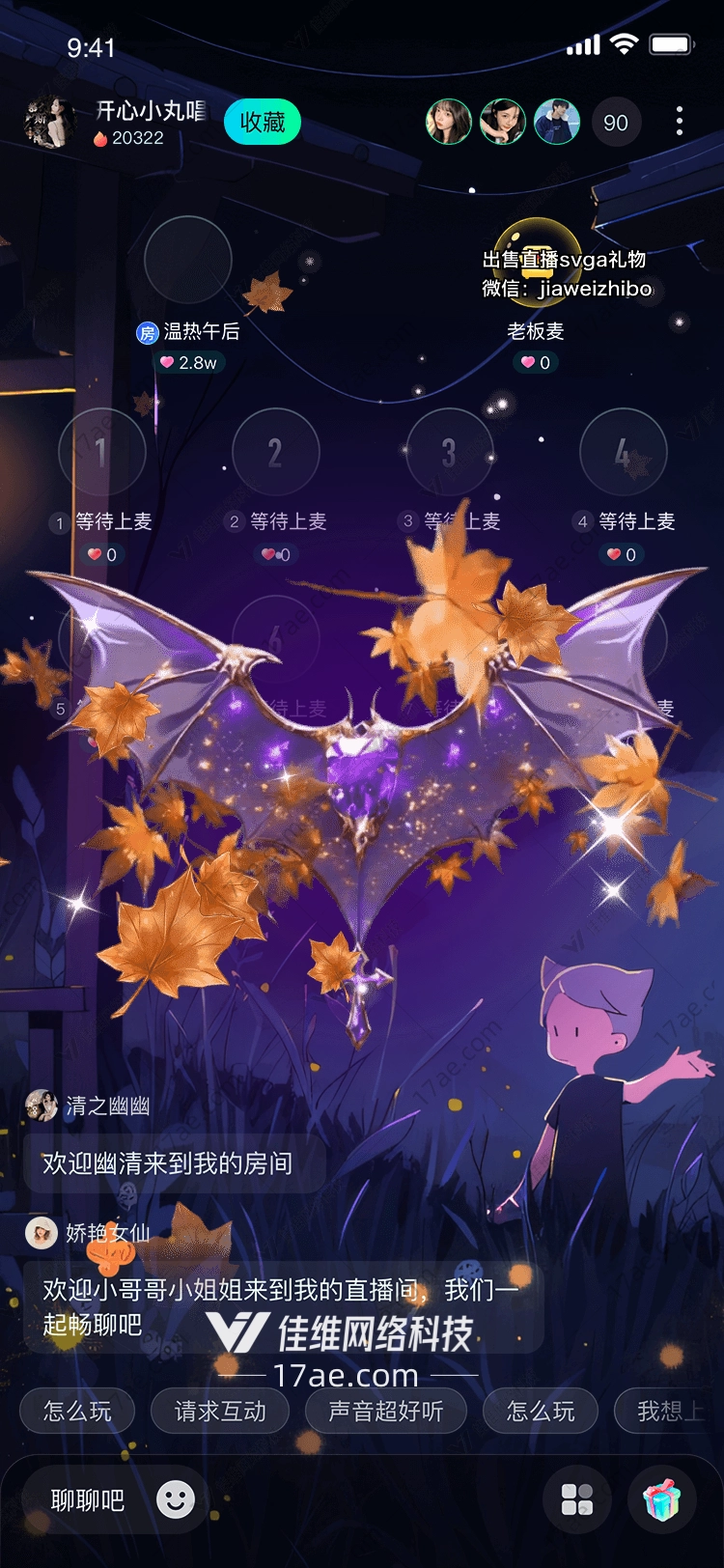Choose the 请求互动 quick reply

[x=220, y=1412]
